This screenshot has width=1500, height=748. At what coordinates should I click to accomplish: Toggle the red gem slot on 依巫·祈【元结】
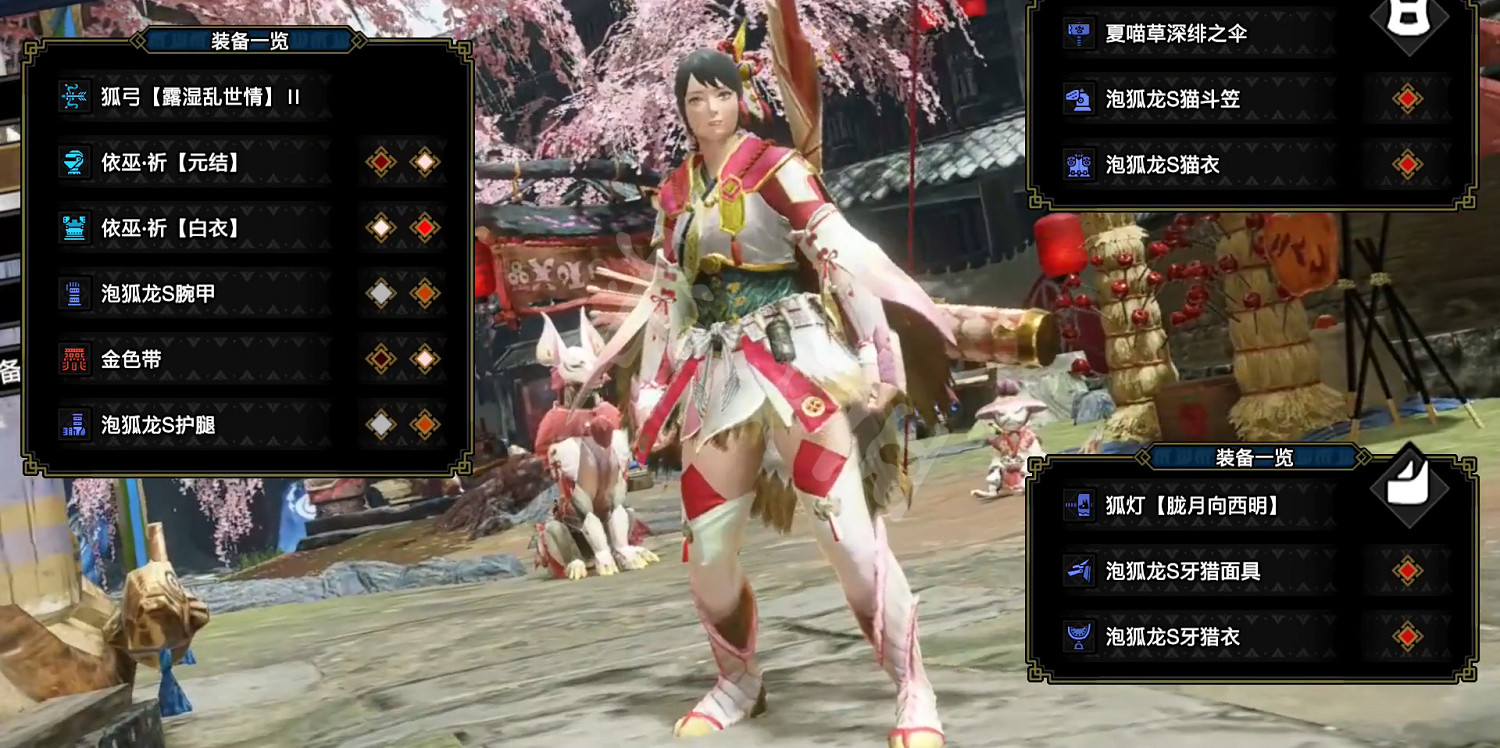(383, 161)
